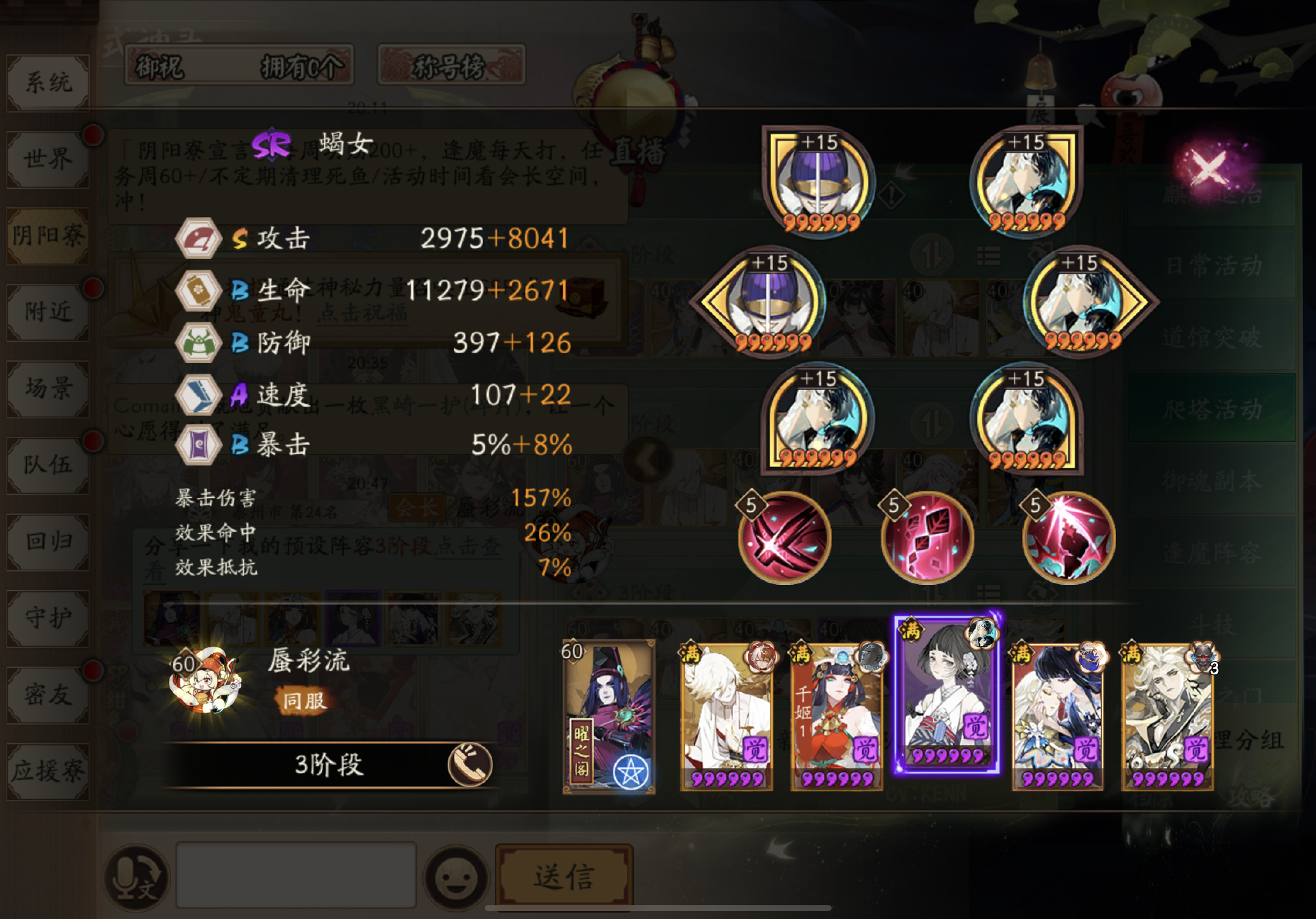Choose the level 60 曜之阁 onmyoji card
1316x919 pixels.
(x=609, y=717)
